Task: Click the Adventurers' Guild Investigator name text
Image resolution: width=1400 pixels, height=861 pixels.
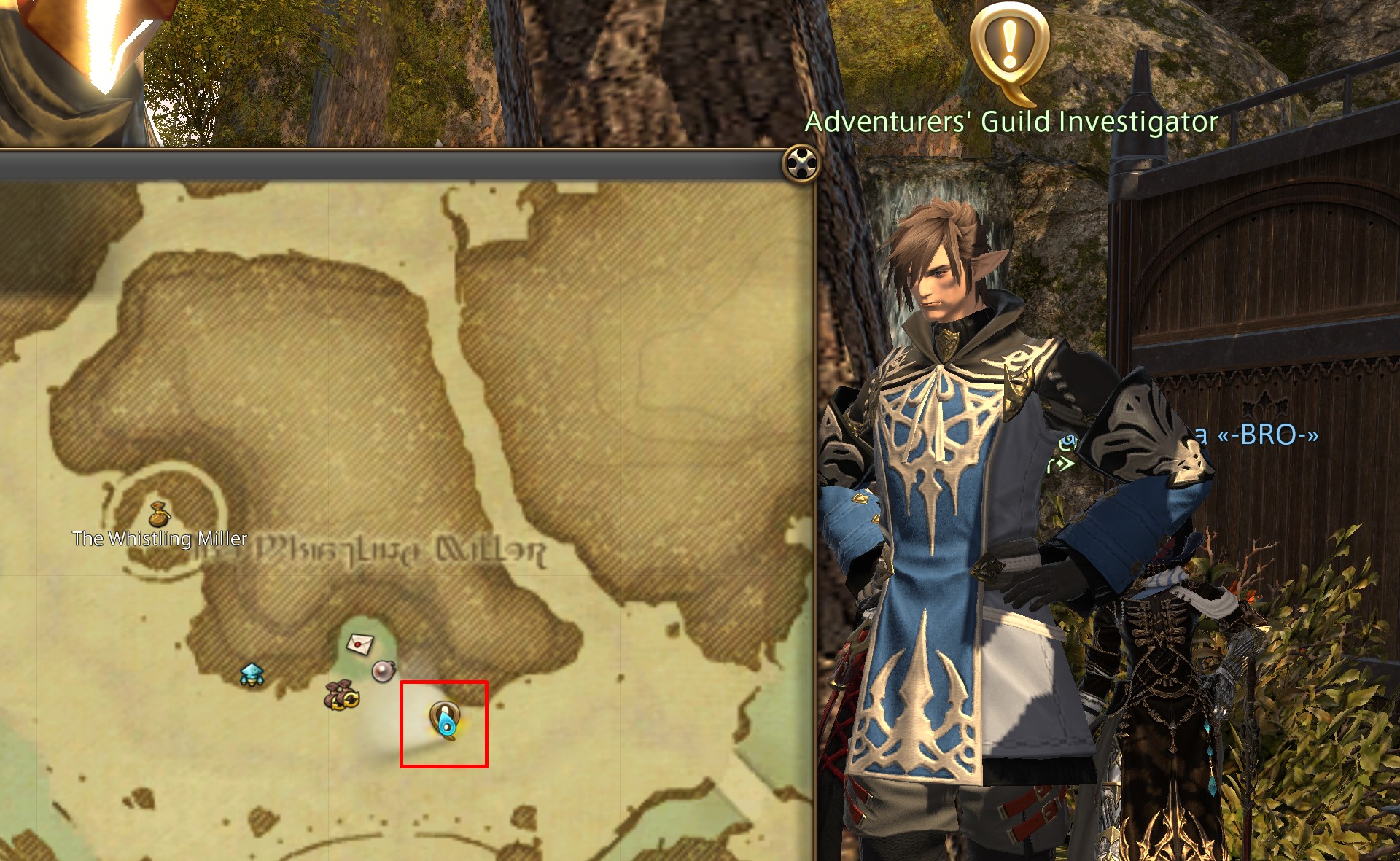Action: (1014, 124)
